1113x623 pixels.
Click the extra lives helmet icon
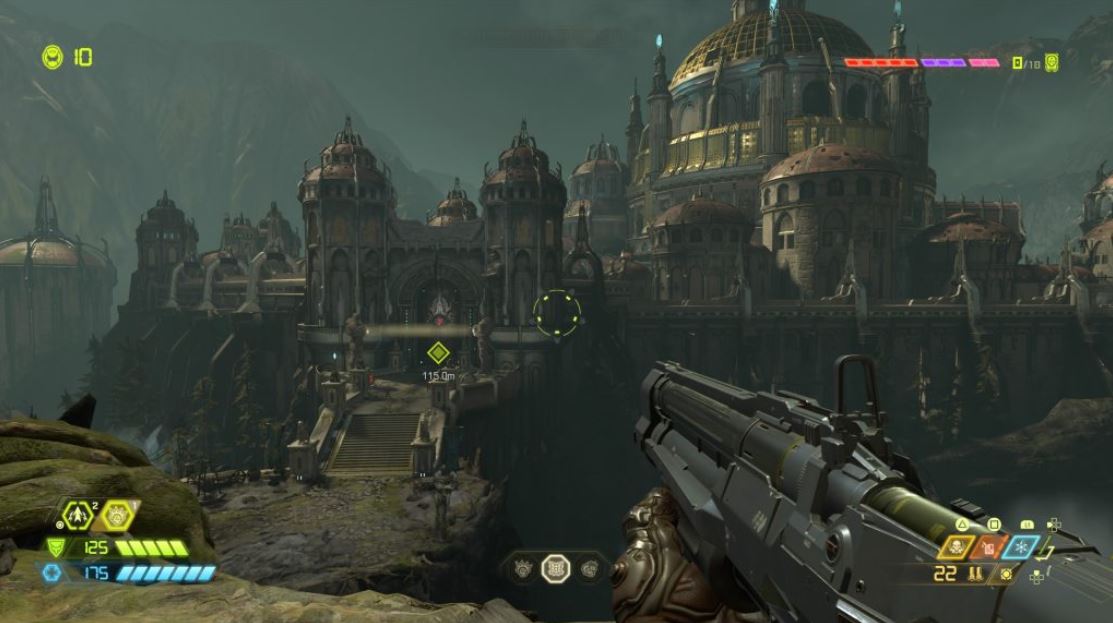52,58
